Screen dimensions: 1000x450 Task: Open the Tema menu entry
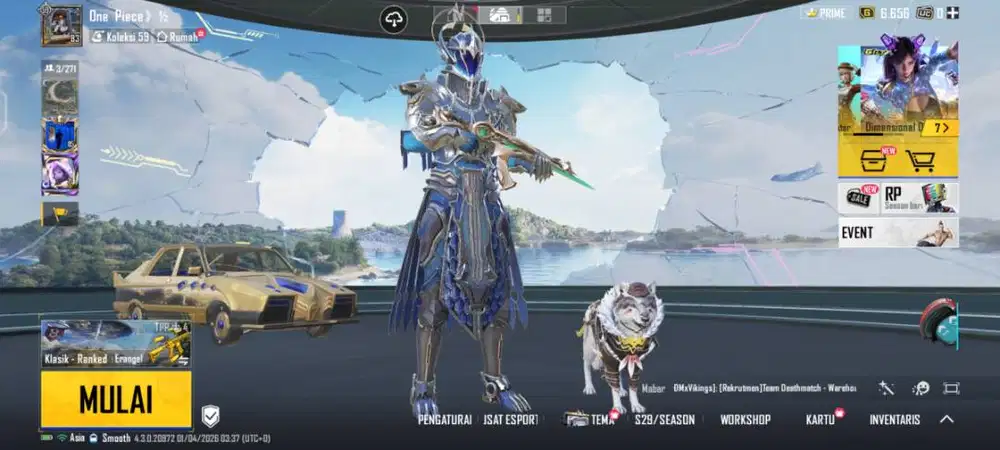[x=591, y=420]
